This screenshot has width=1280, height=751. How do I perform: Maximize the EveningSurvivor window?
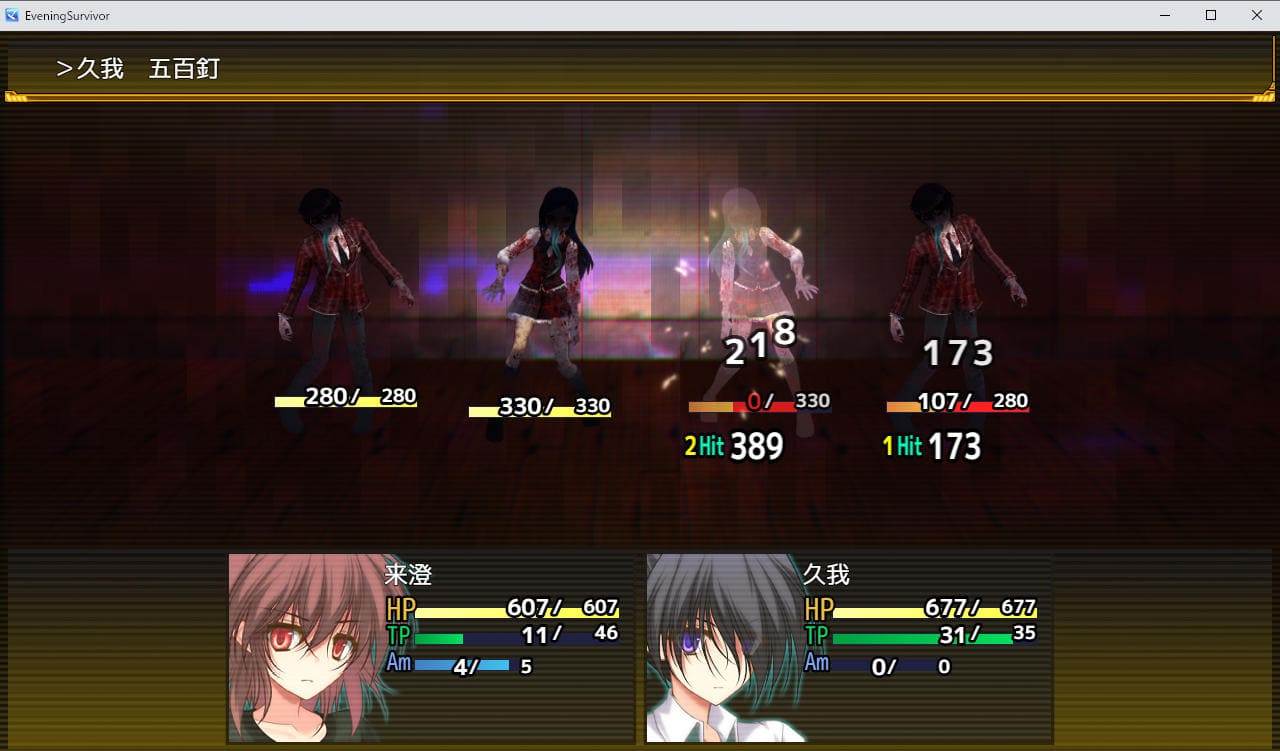pos(1210,15)
